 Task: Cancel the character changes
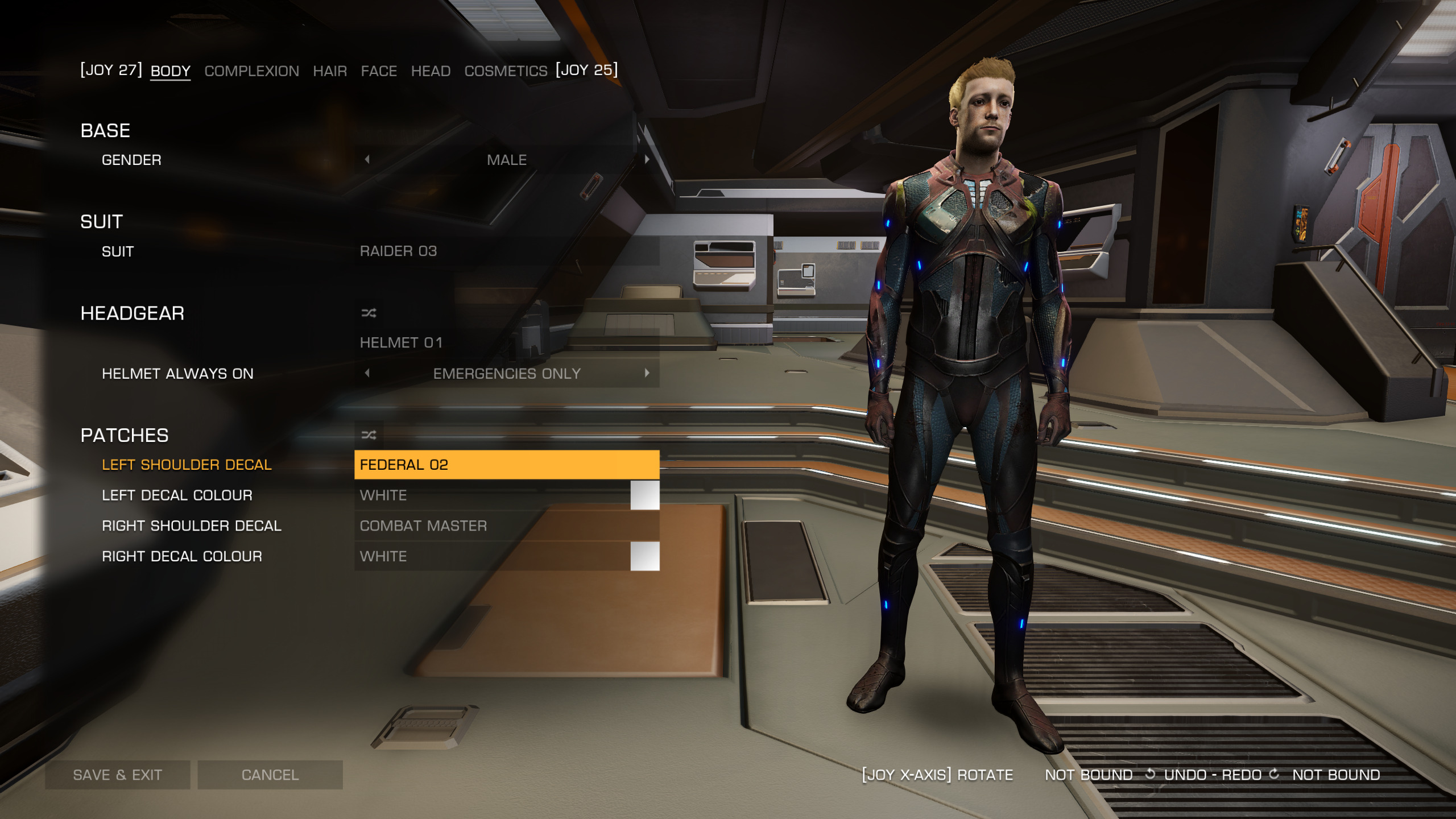pos(270,775)
